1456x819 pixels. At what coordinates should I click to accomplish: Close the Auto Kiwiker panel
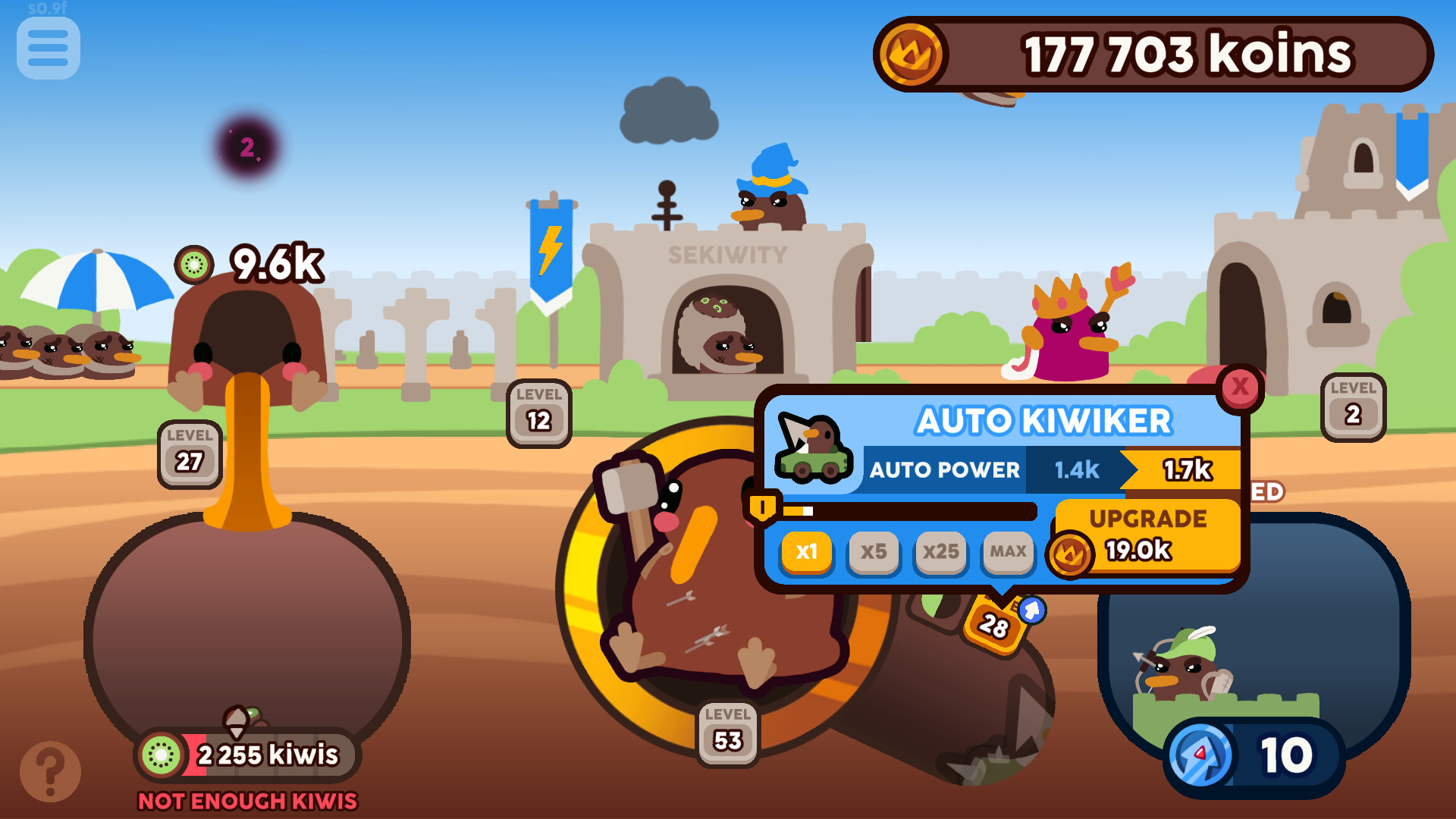coord(1241,388)
